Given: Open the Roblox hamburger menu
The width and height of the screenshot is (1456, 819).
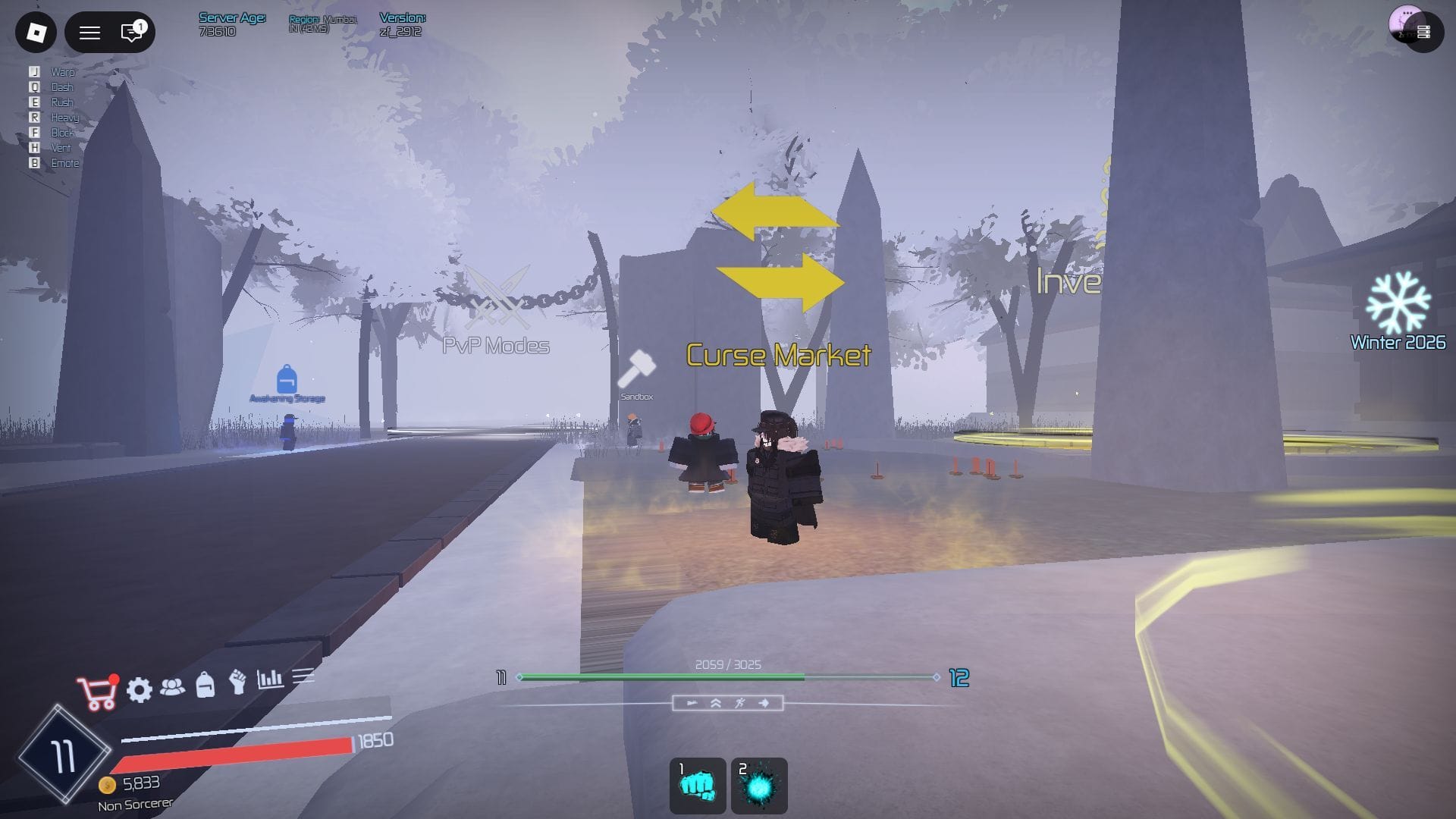Looking at the screenshot, I should (90, 32).
